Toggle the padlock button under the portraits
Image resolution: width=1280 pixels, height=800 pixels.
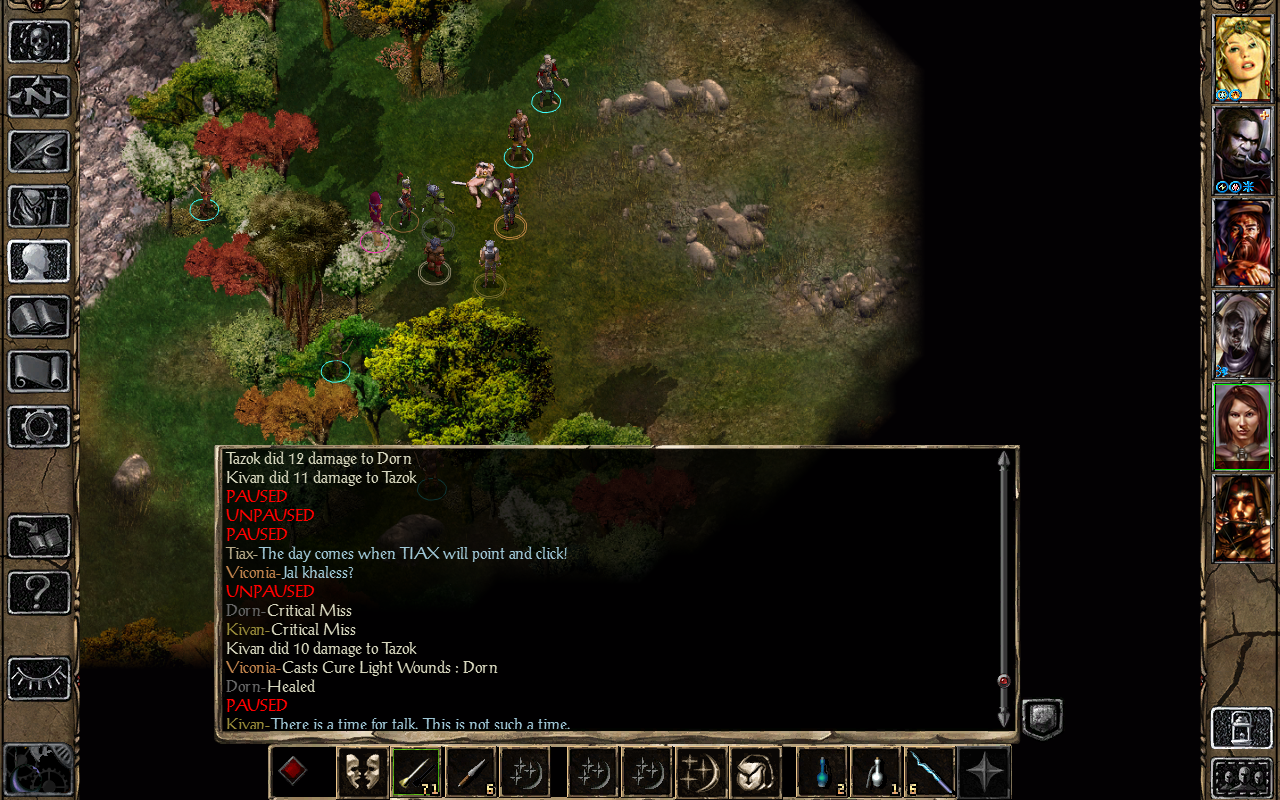tap(1241, 727)
